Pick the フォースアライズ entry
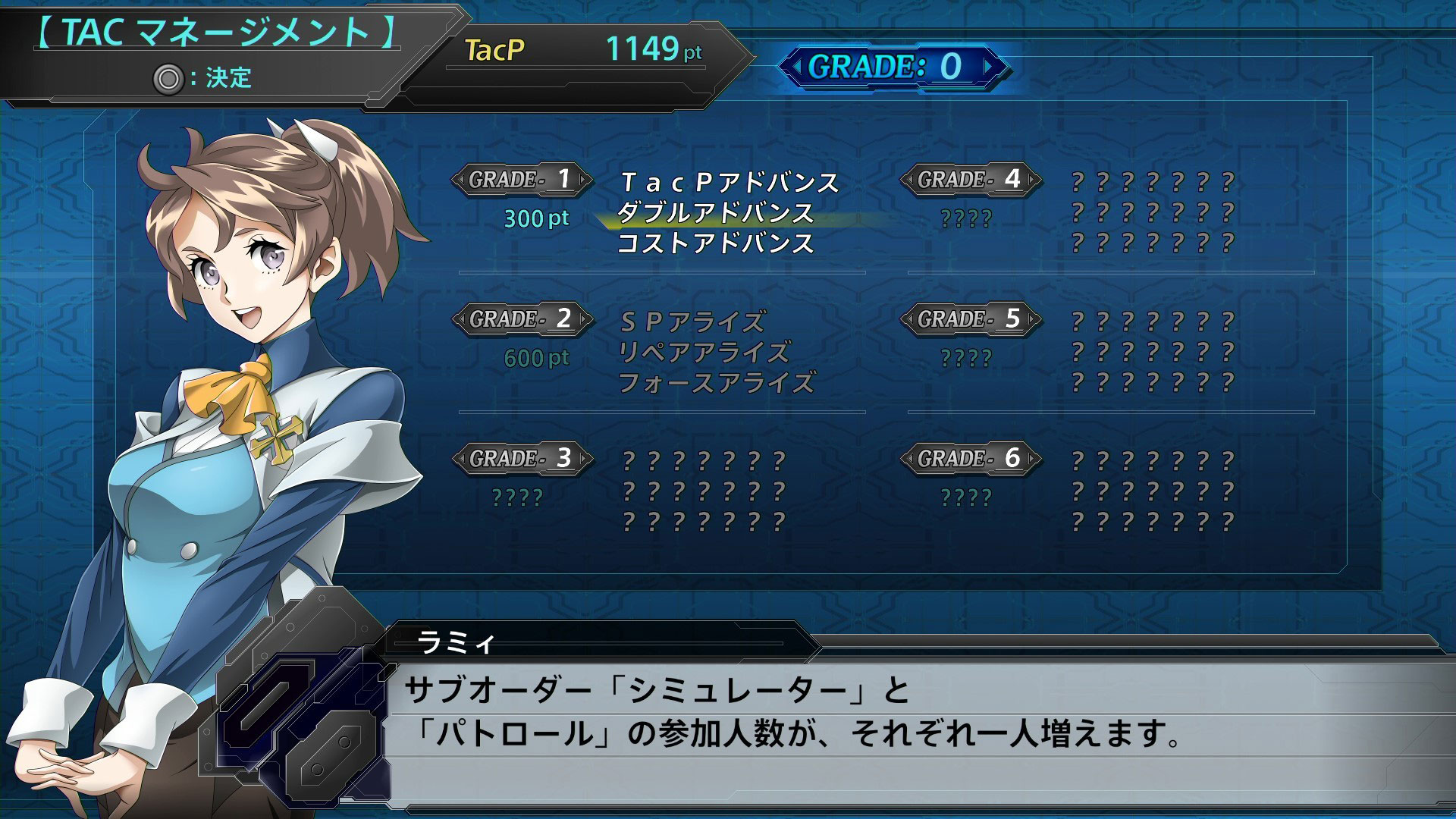 click(x=717, y=383)
